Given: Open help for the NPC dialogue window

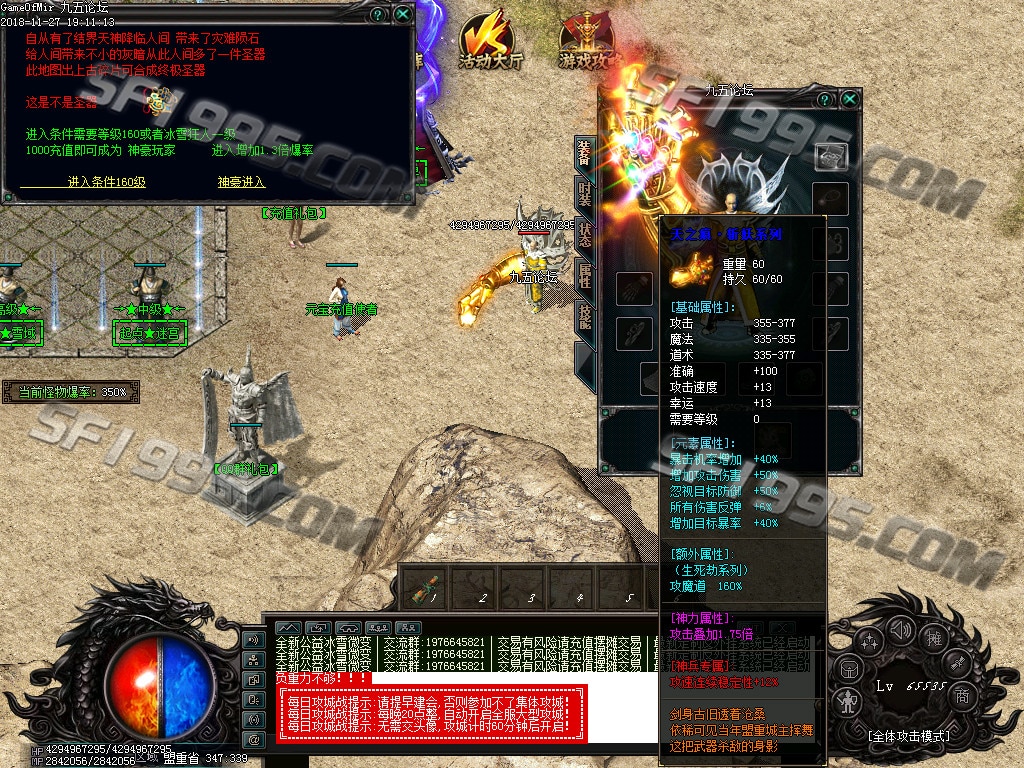Looking at the screenshot, I should click(377, 15).
